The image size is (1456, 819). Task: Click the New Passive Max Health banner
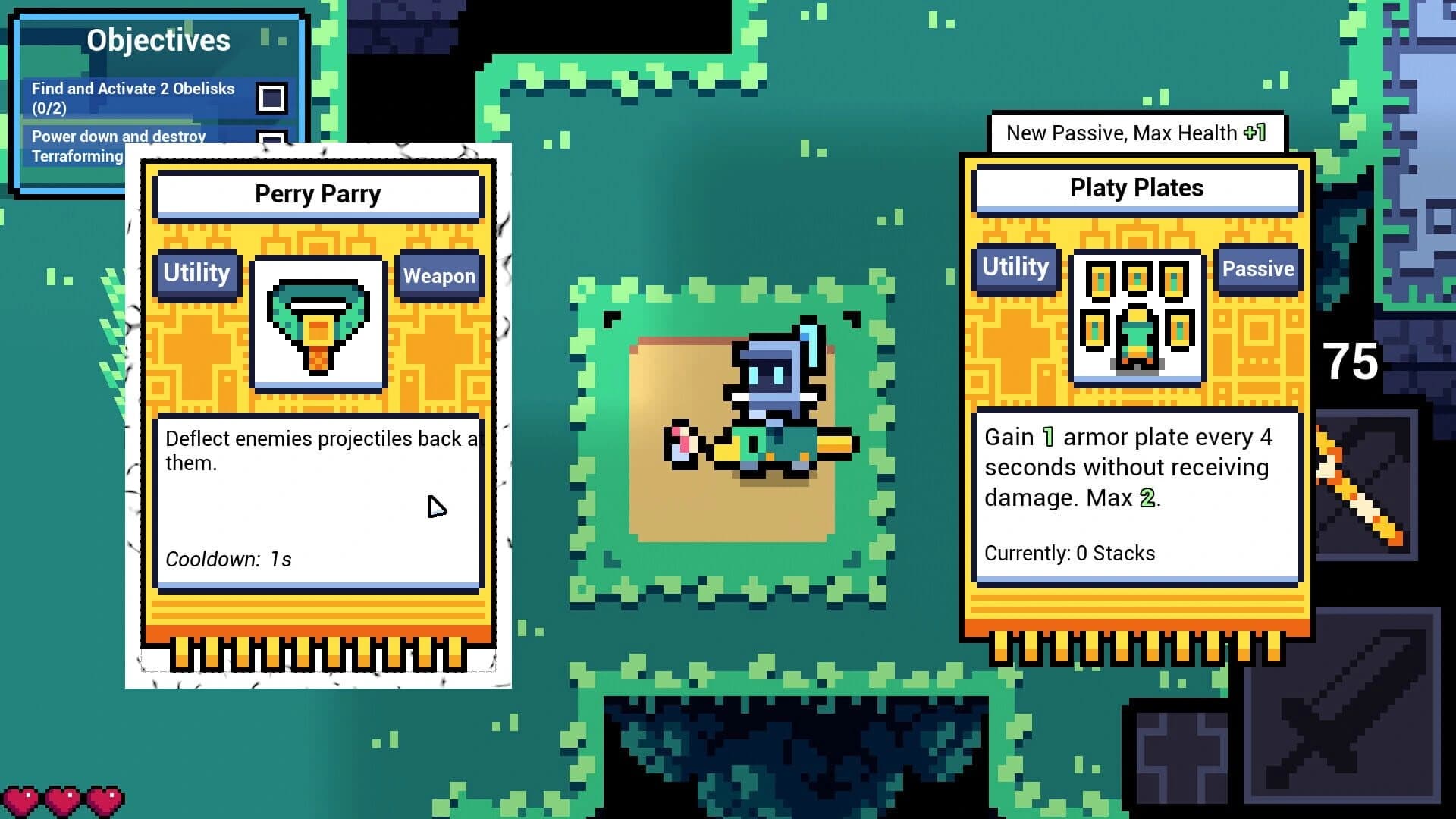pos(1136,133)
